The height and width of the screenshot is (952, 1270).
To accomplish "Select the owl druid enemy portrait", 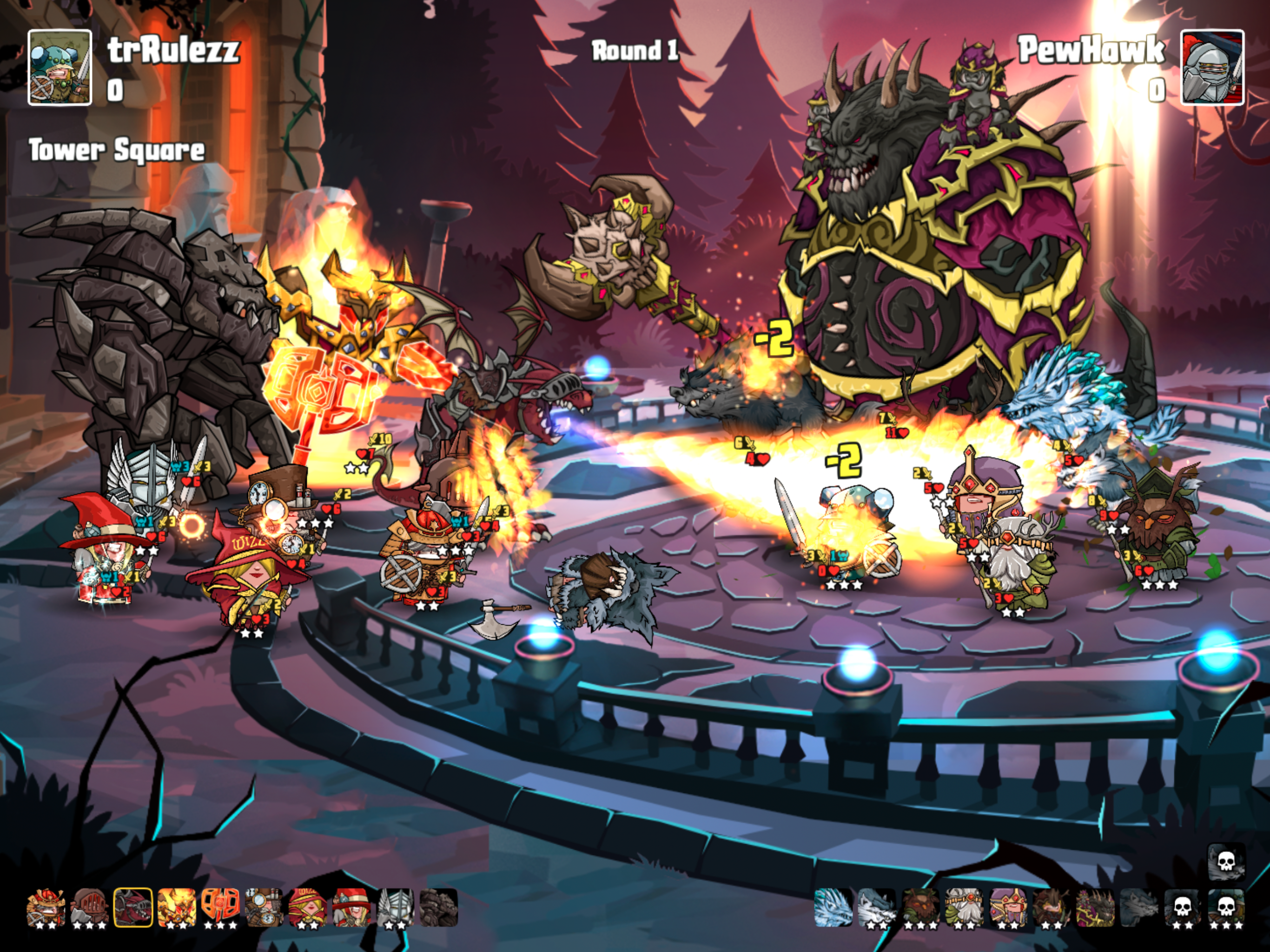I will point(920,907).
